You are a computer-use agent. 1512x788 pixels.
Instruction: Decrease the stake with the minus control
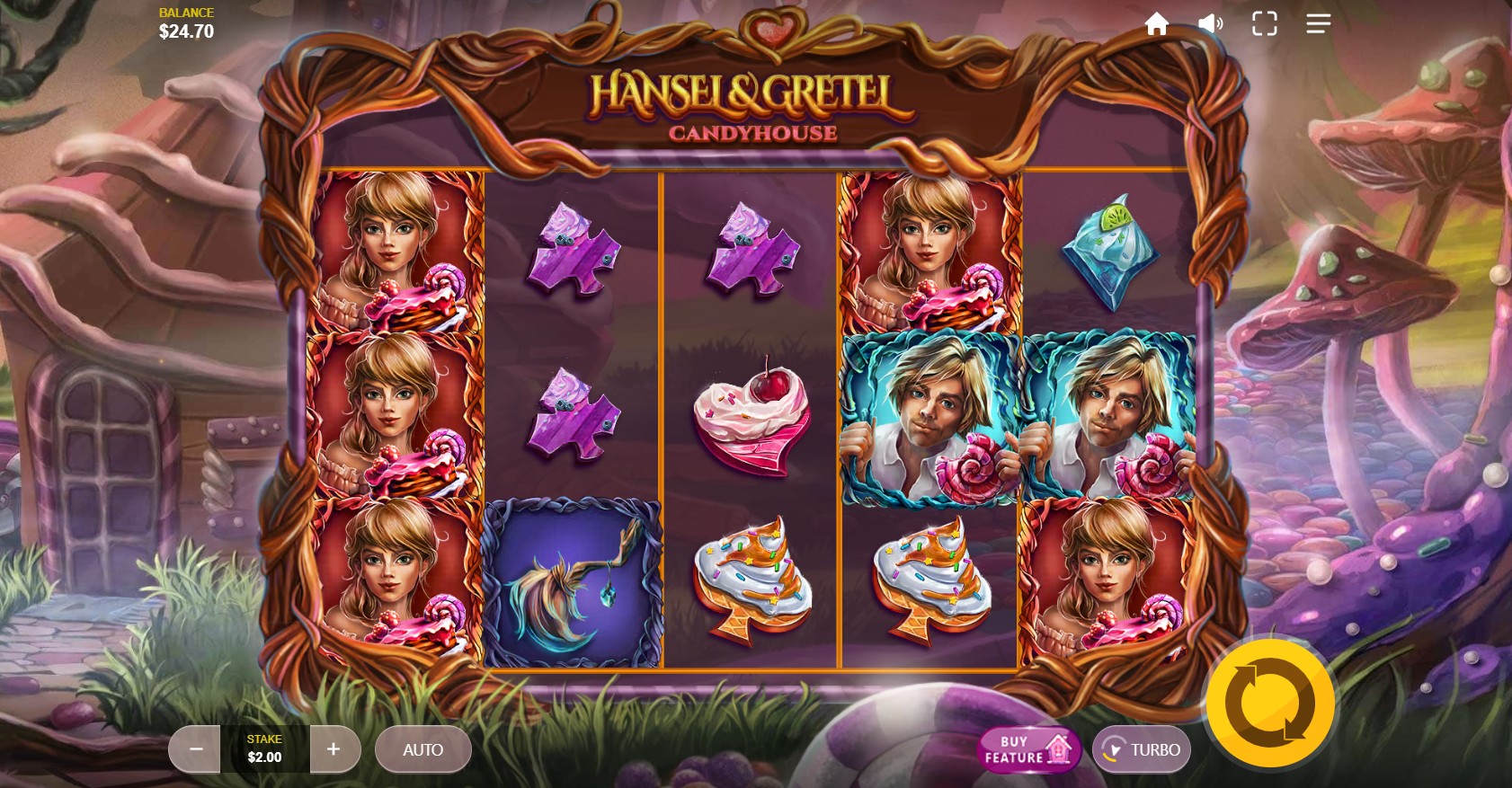tap(194, 748)
